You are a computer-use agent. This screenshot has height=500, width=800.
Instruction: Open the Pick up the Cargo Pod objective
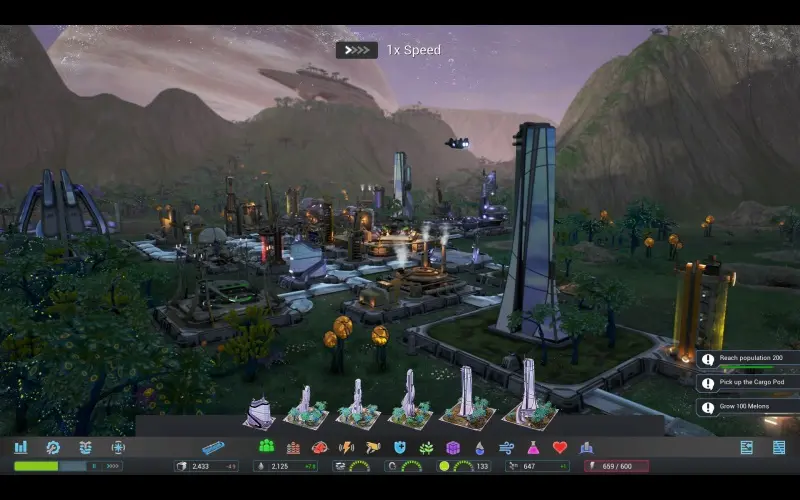coord(748,383)
